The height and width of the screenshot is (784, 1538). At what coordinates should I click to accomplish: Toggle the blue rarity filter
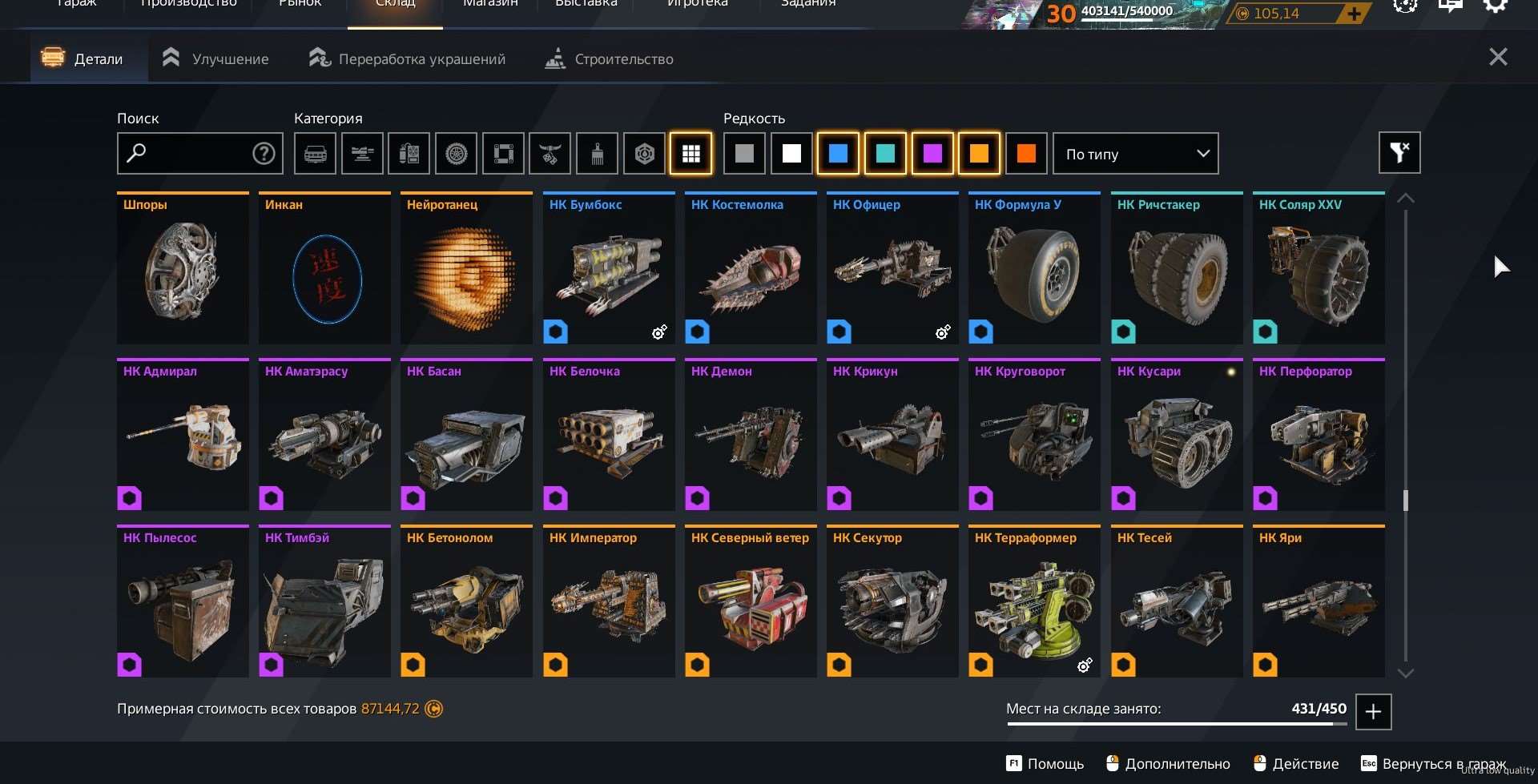tap(838, 154)
